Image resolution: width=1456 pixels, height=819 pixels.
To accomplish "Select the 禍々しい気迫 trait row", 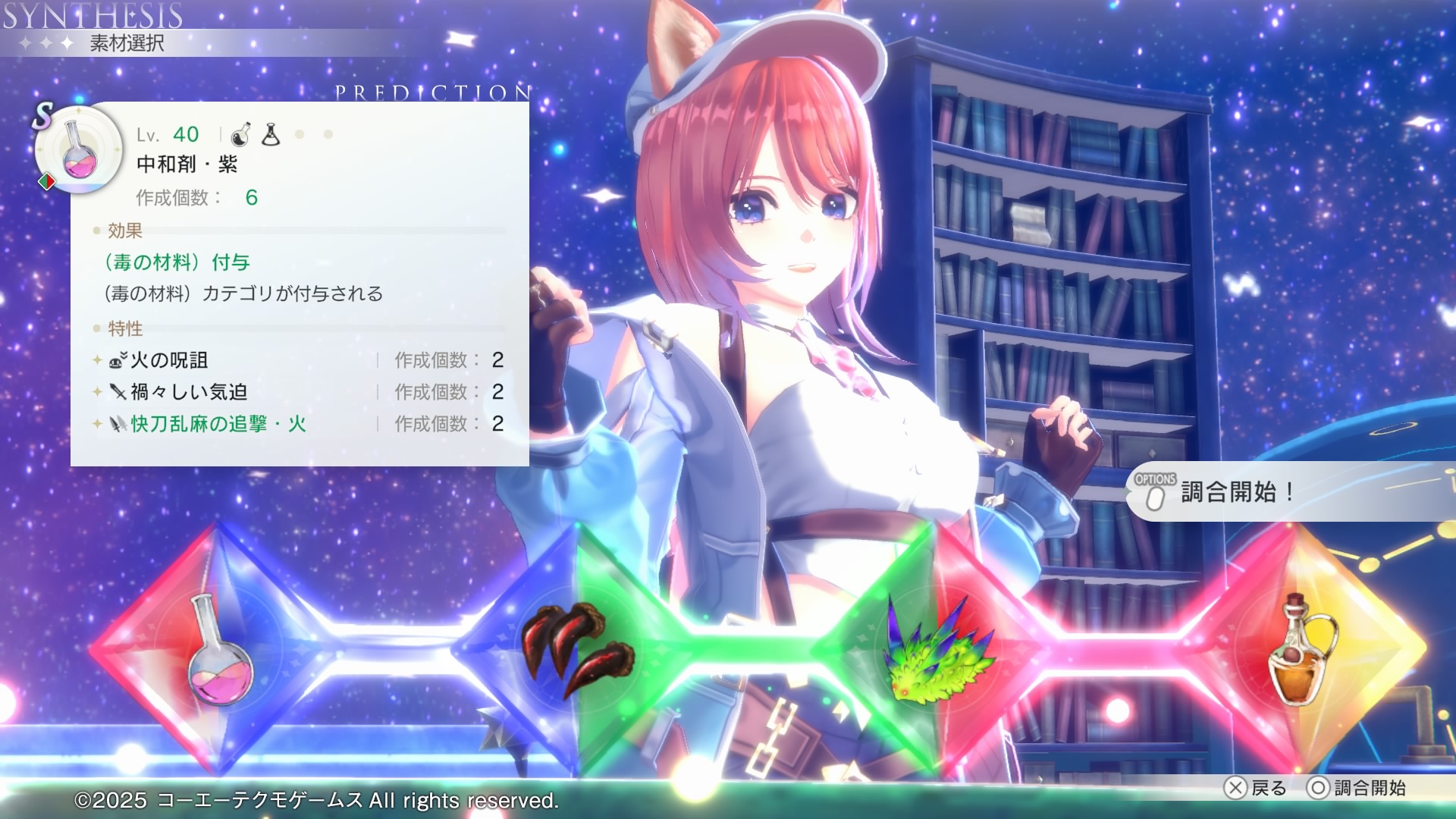I will pos(300,392).
